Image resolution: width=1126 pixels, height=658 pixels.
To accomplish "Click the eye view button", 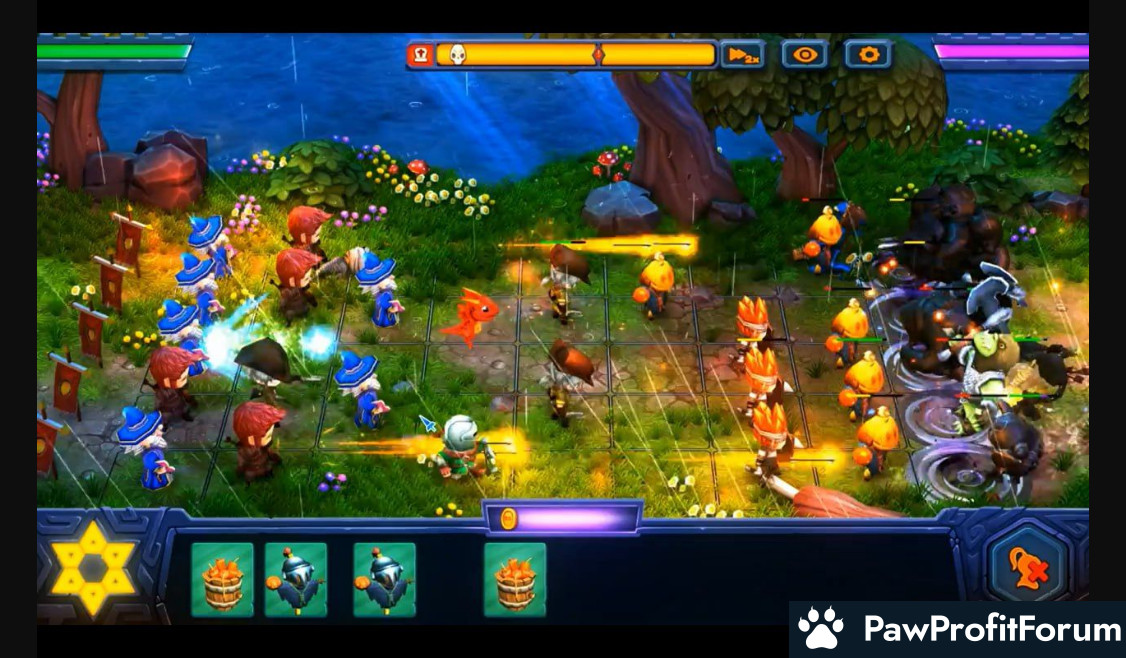I will pos(805,55).
